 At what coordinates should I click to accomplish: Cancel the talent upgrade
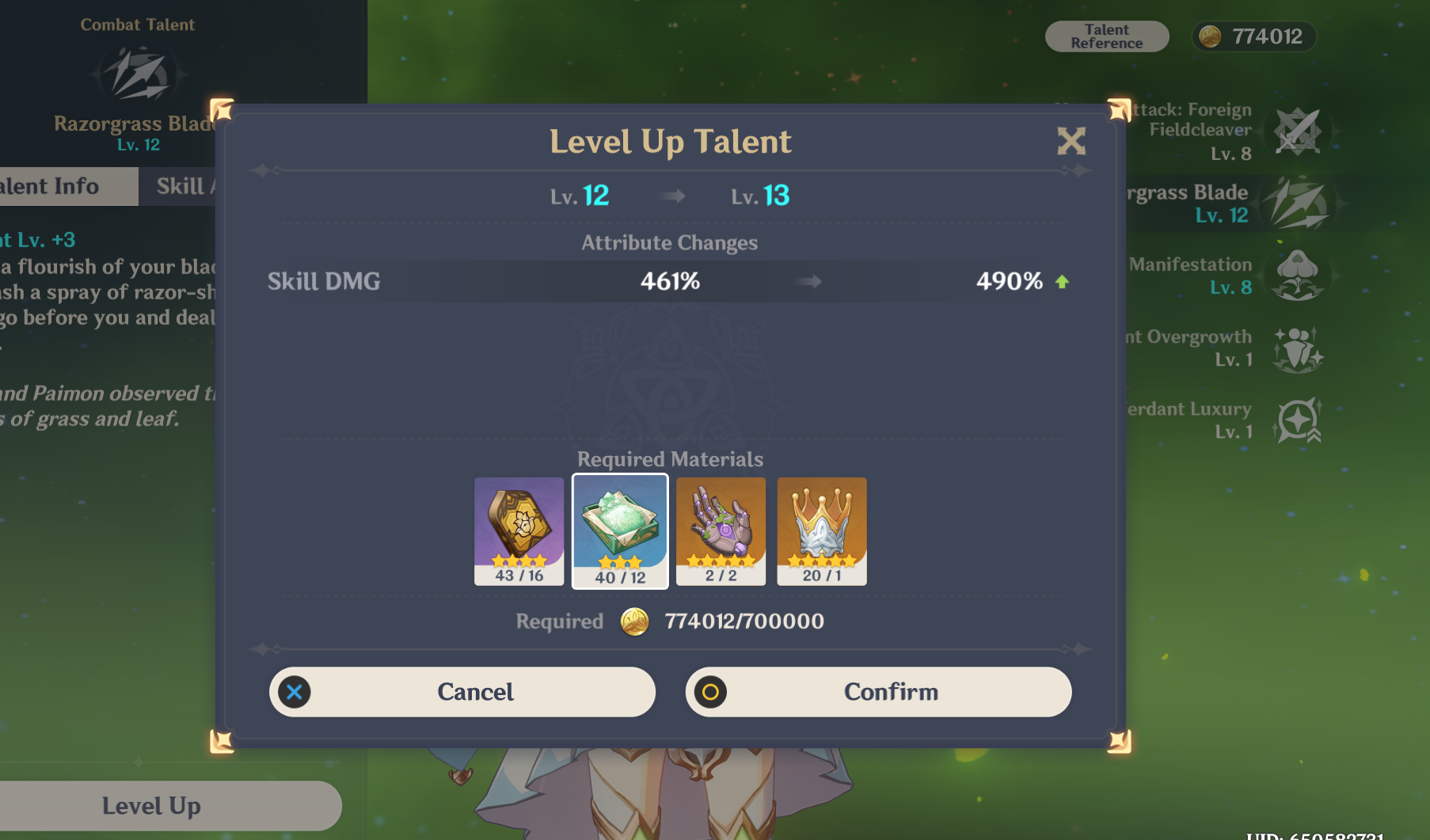click(x=462, y=691)
